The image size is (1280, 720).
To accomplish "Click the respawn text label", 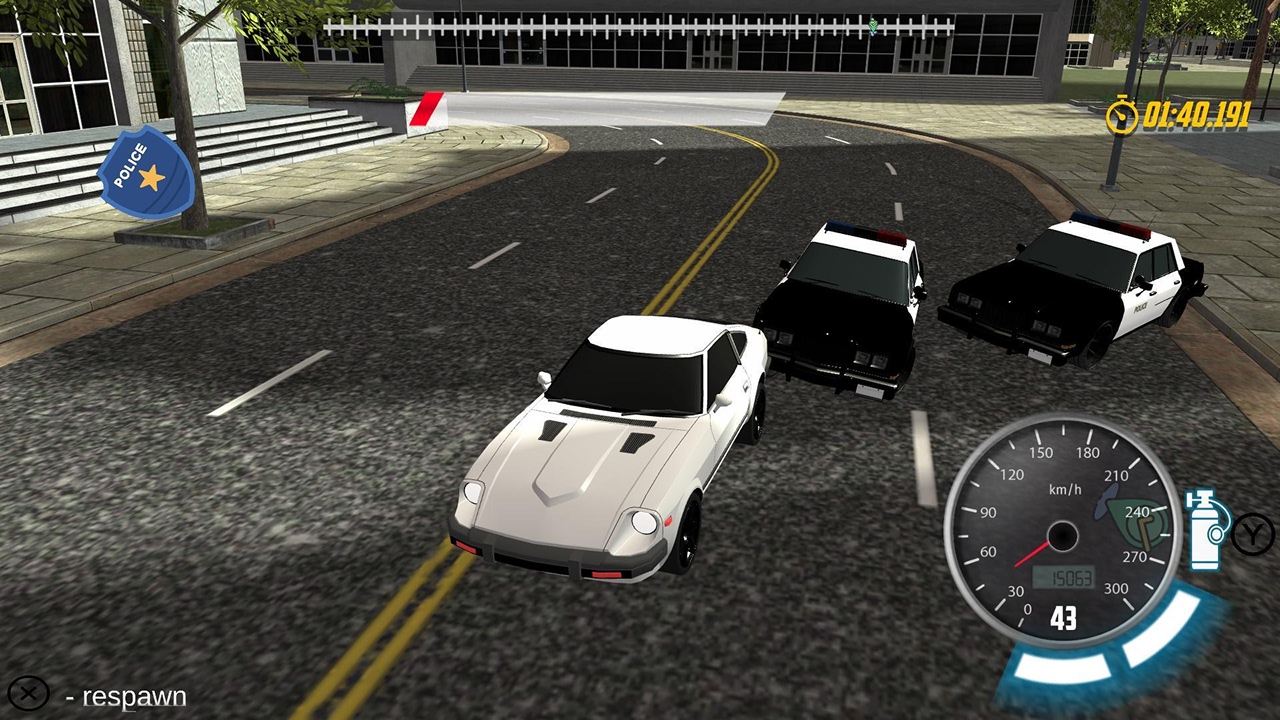I will pos(135,696).
